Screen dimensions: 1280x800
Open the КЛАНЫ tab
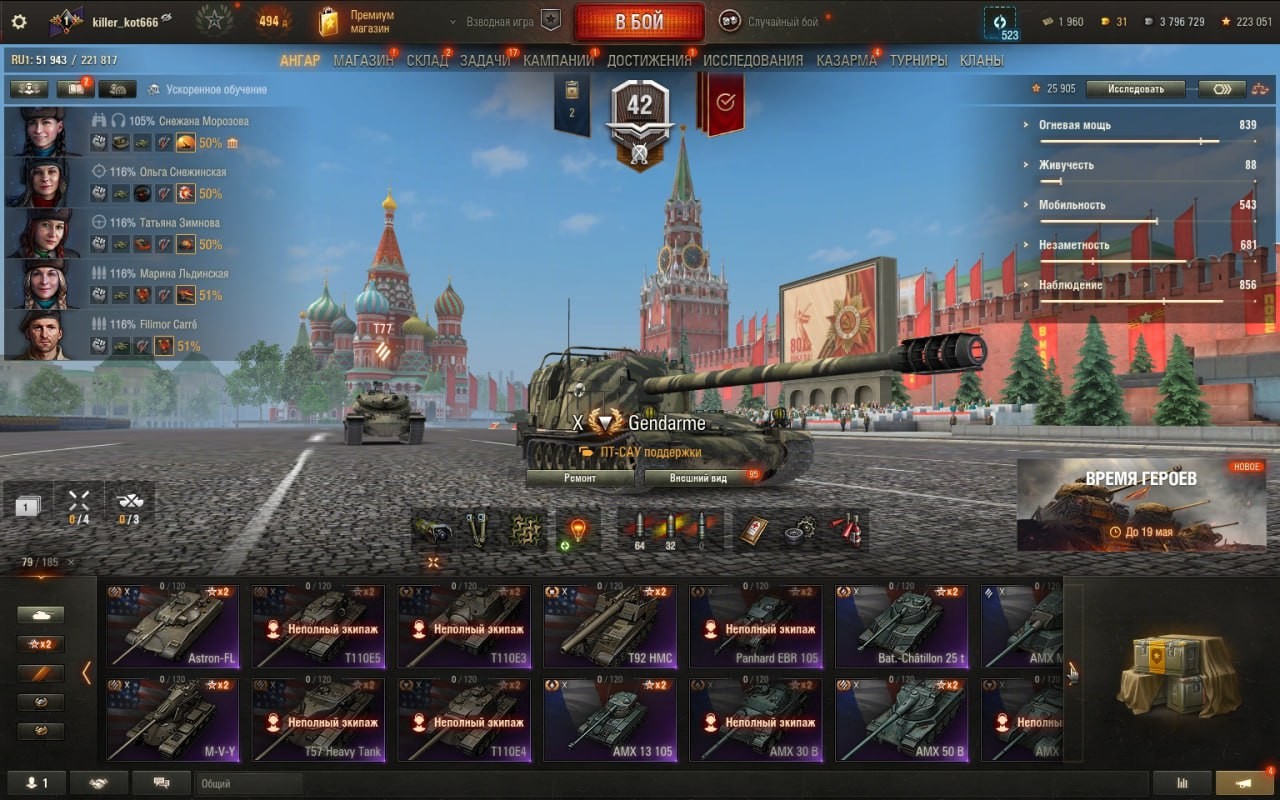point(981,60)
